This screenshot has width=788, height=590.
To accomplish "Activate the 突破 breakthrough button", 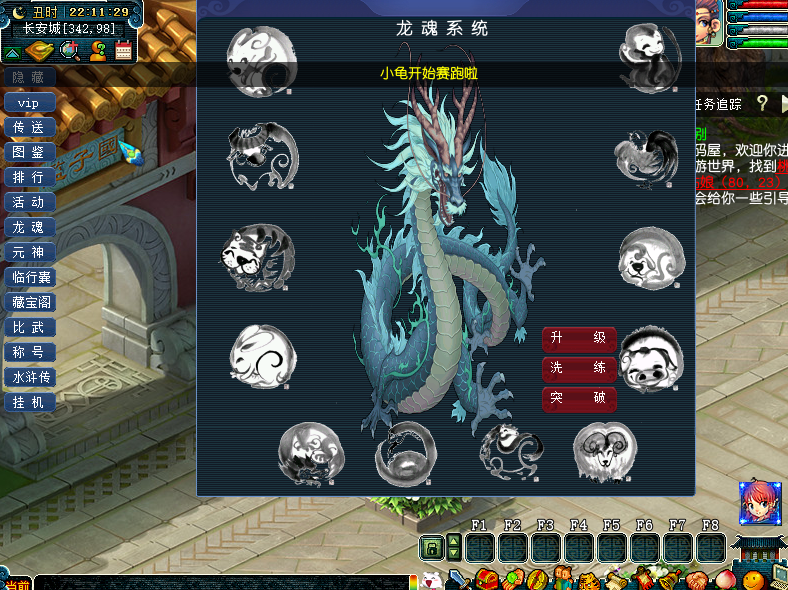I will point(579,399).
